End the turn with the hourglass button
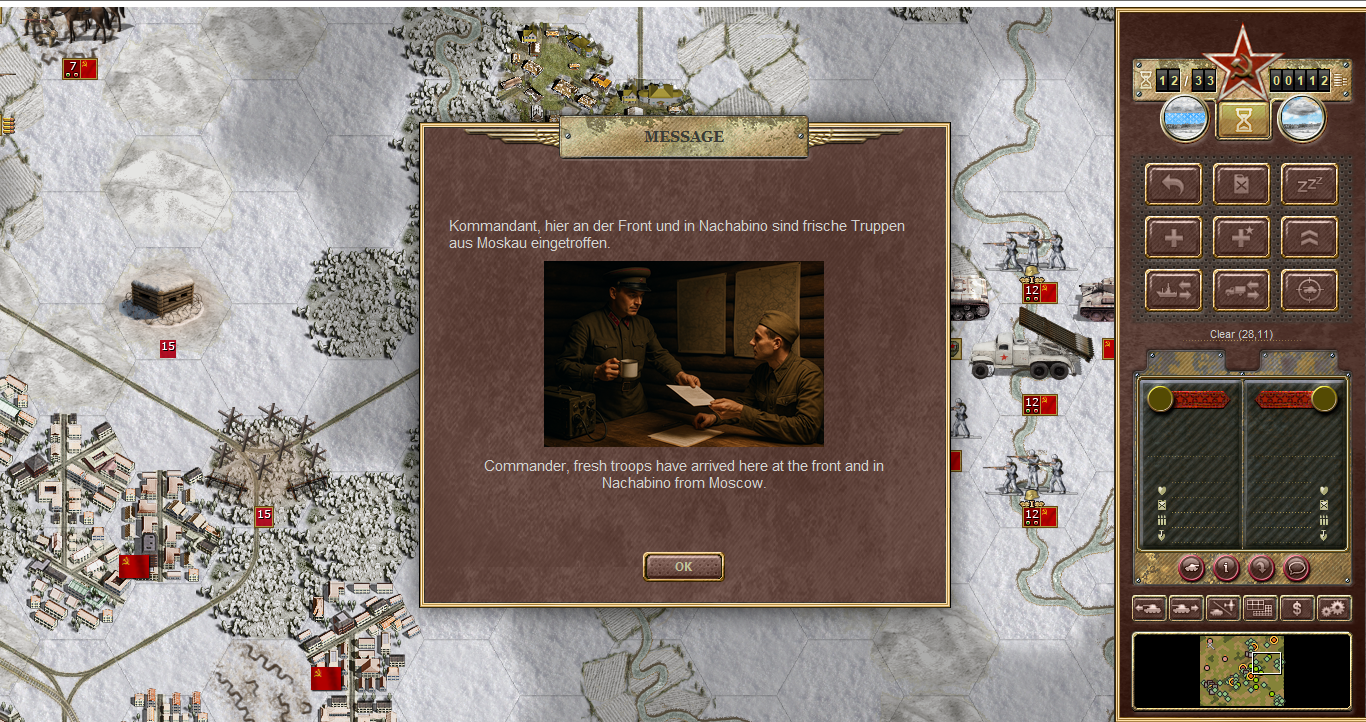Screen dimensions: 1366x722 click(x=1243, y=120)
